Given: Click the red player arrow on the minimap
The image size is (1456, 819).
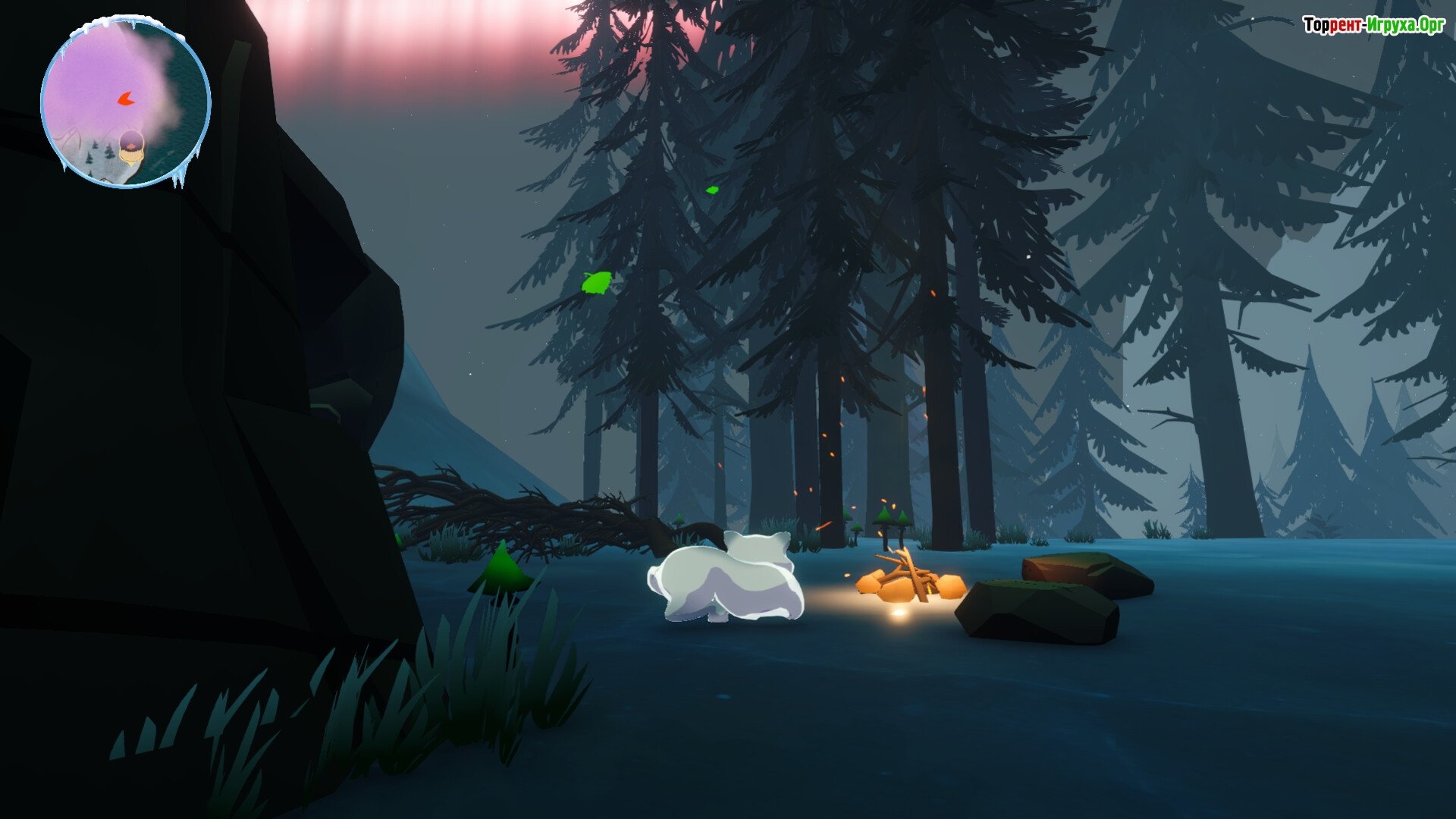Looking at the screenshot, I should tap(125, 99).
